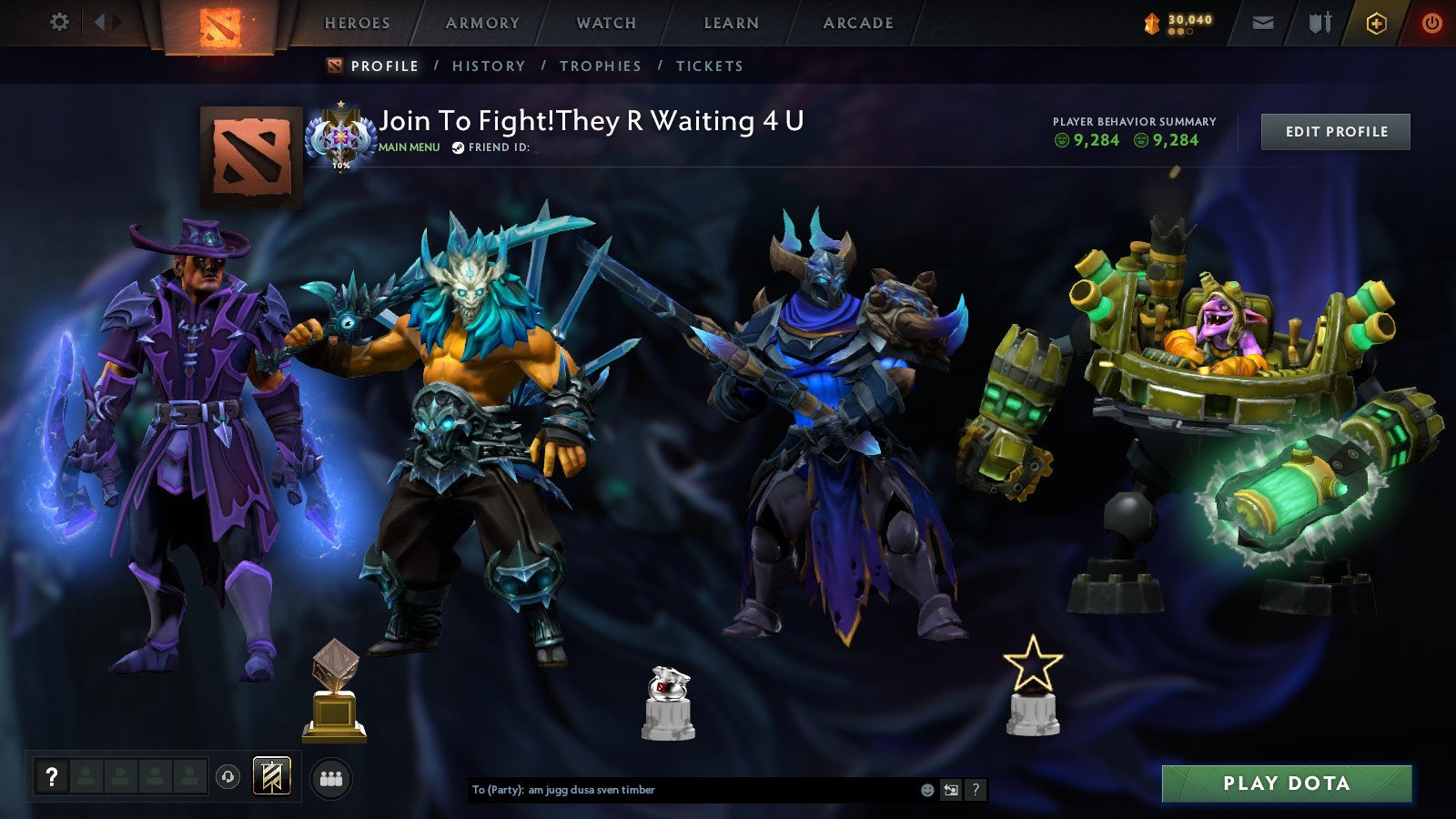The height and width of the screenshot is (819, 1456).
Task: Open the in-game mail inbox envelope icon
Action: (1261, 22)
